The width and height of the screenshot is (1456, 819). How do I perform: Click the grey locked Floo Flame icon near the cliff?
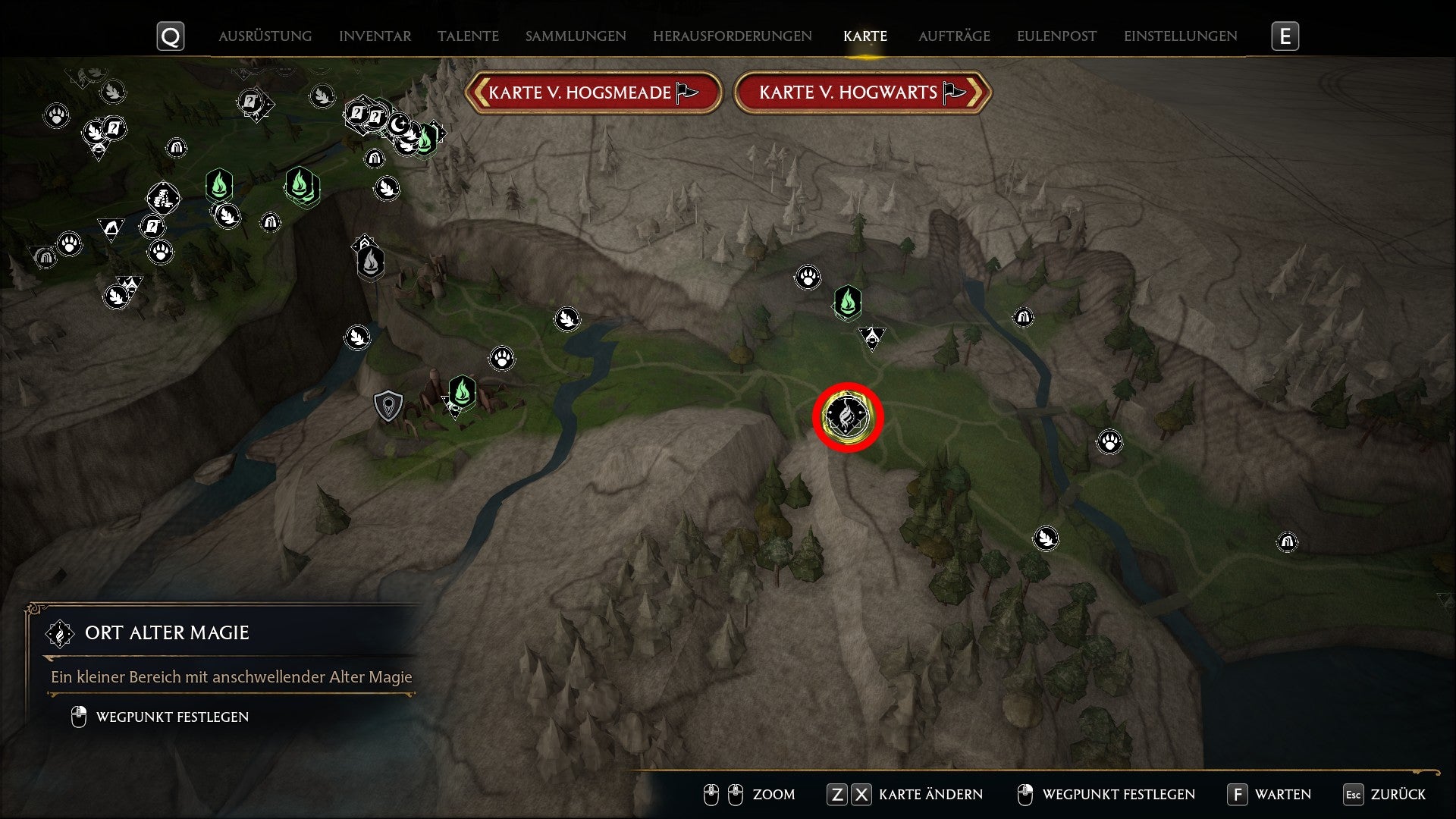(x=369, y=262)
